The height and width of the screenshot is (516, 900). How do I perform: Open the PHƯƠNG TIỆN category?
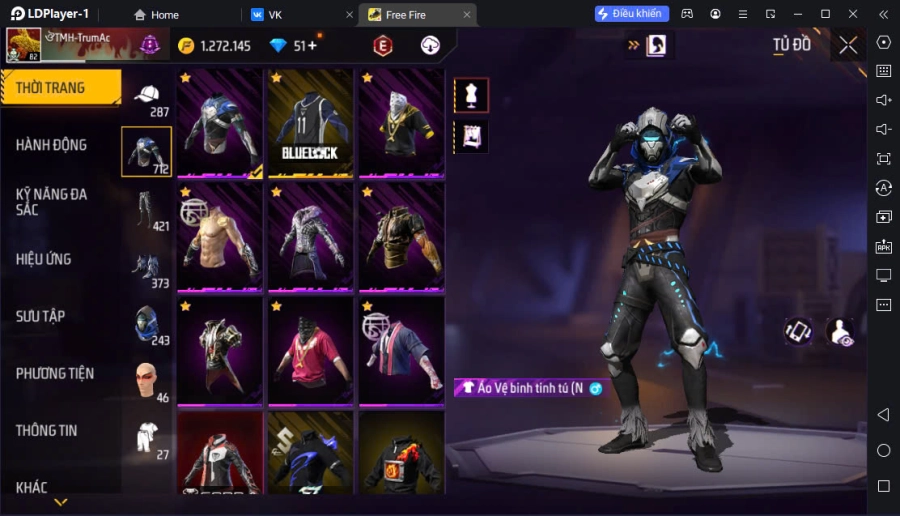coord(55,373)
